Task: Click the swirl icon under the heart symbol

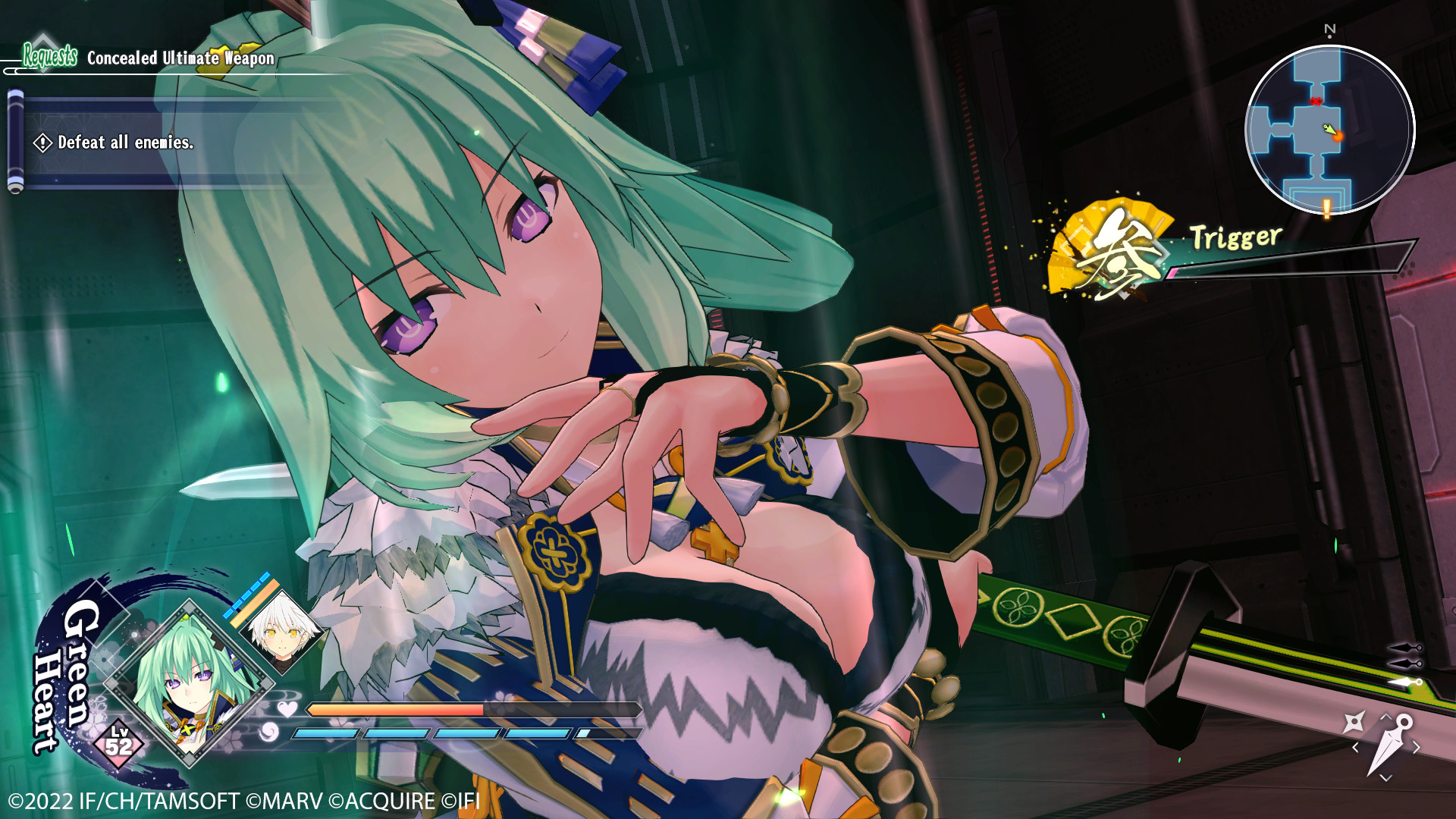Action: pos(269,733)
